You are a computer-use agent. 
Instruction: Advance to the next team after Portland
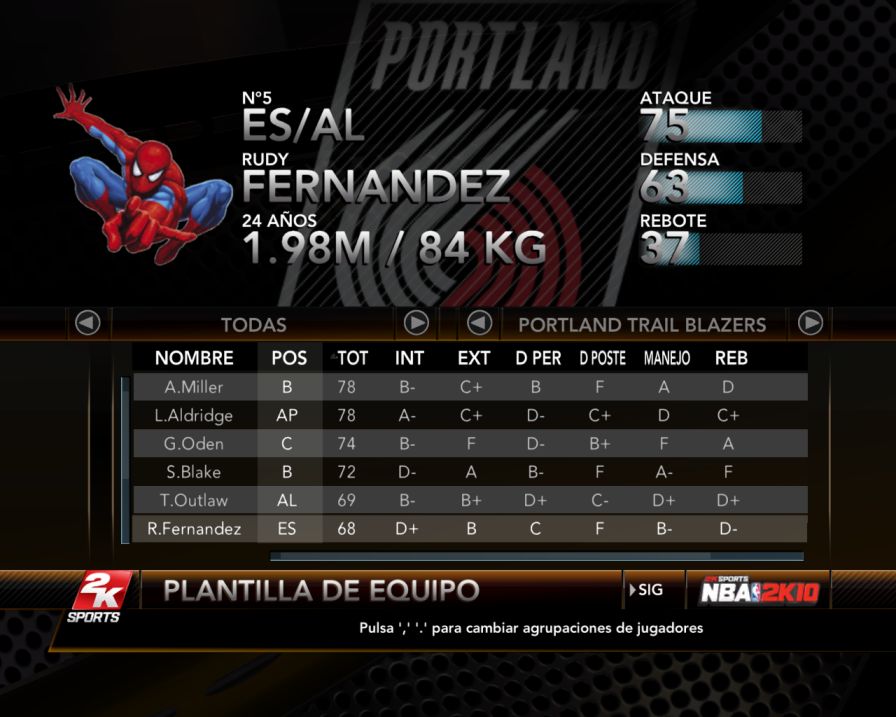coord(810,323)
